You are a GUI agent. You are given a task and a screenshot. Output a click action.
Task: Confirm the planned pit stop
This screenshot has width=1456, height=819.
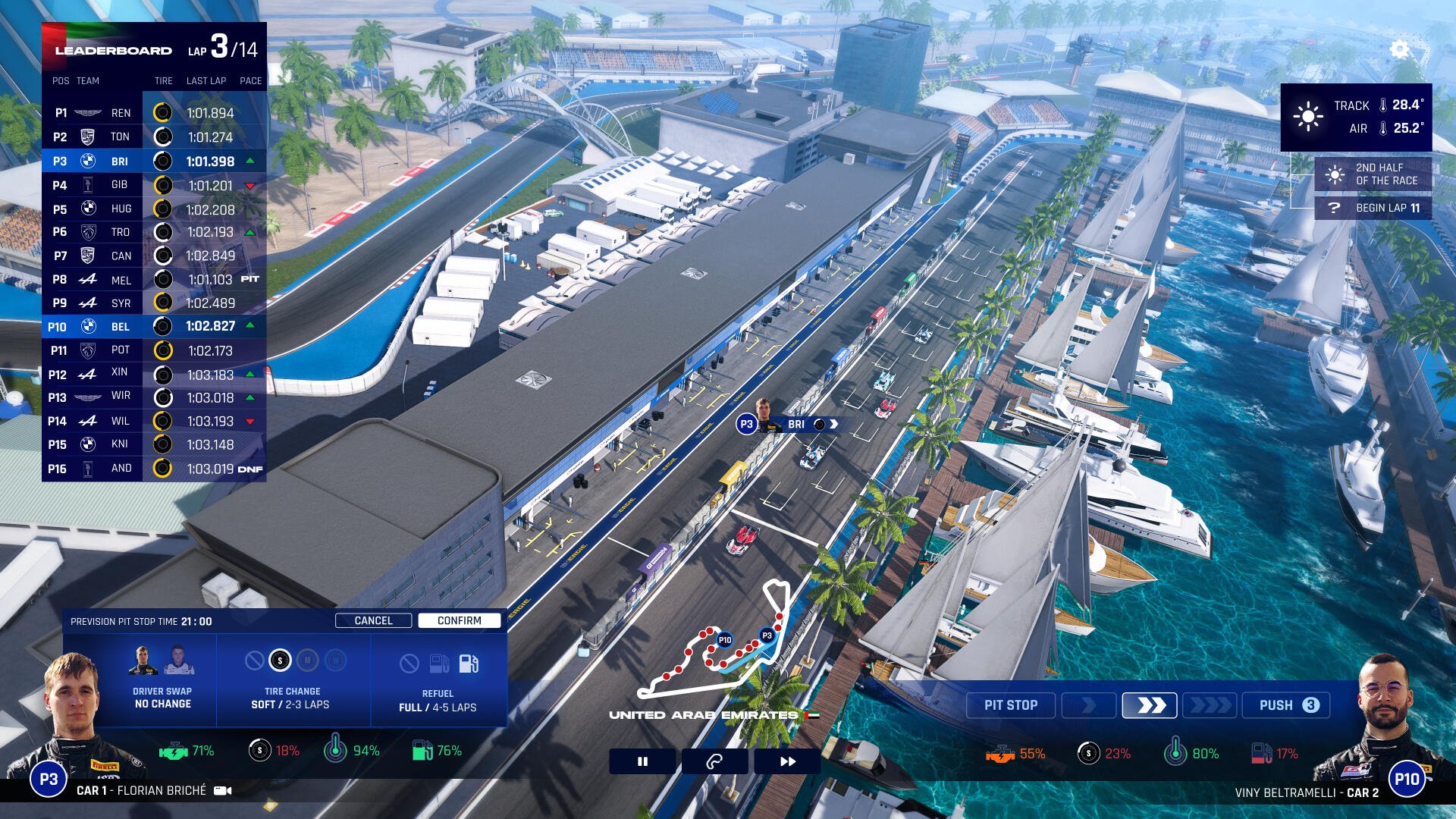click(x=459, y=620)
